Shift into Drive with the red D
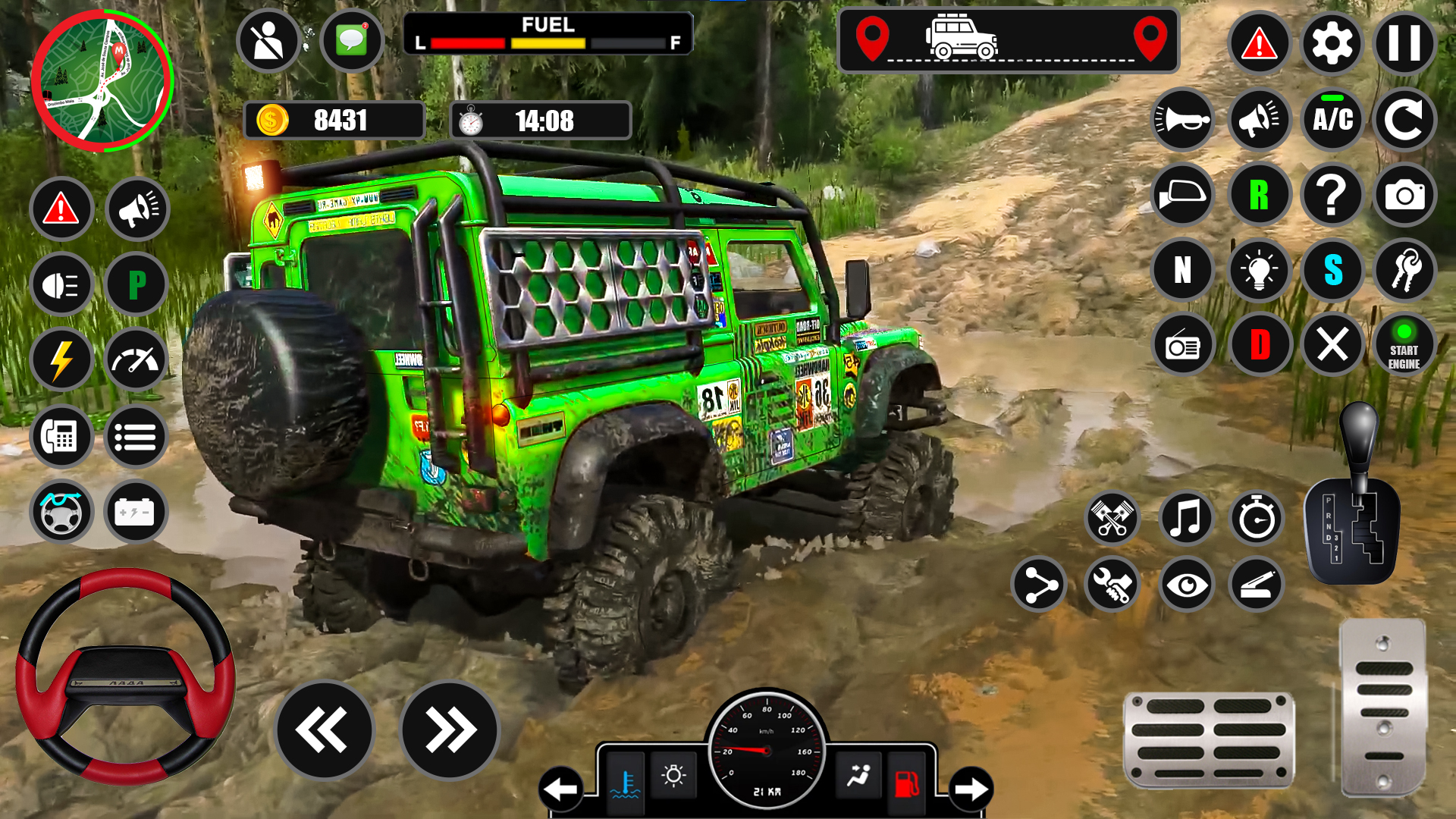 point(1259,346)
